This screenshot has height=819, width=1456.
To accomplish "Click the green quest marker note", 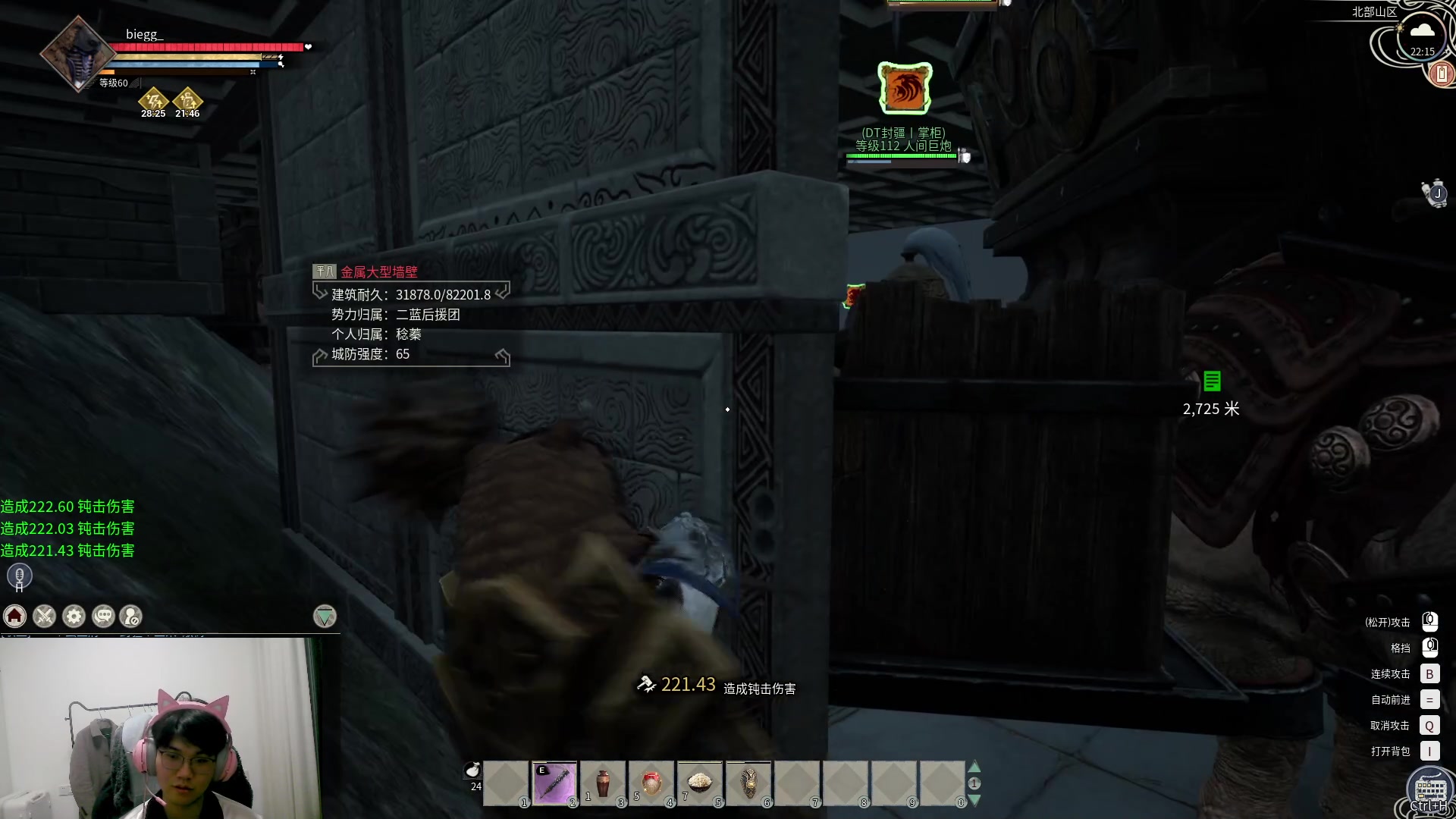I will (1212, 381).
